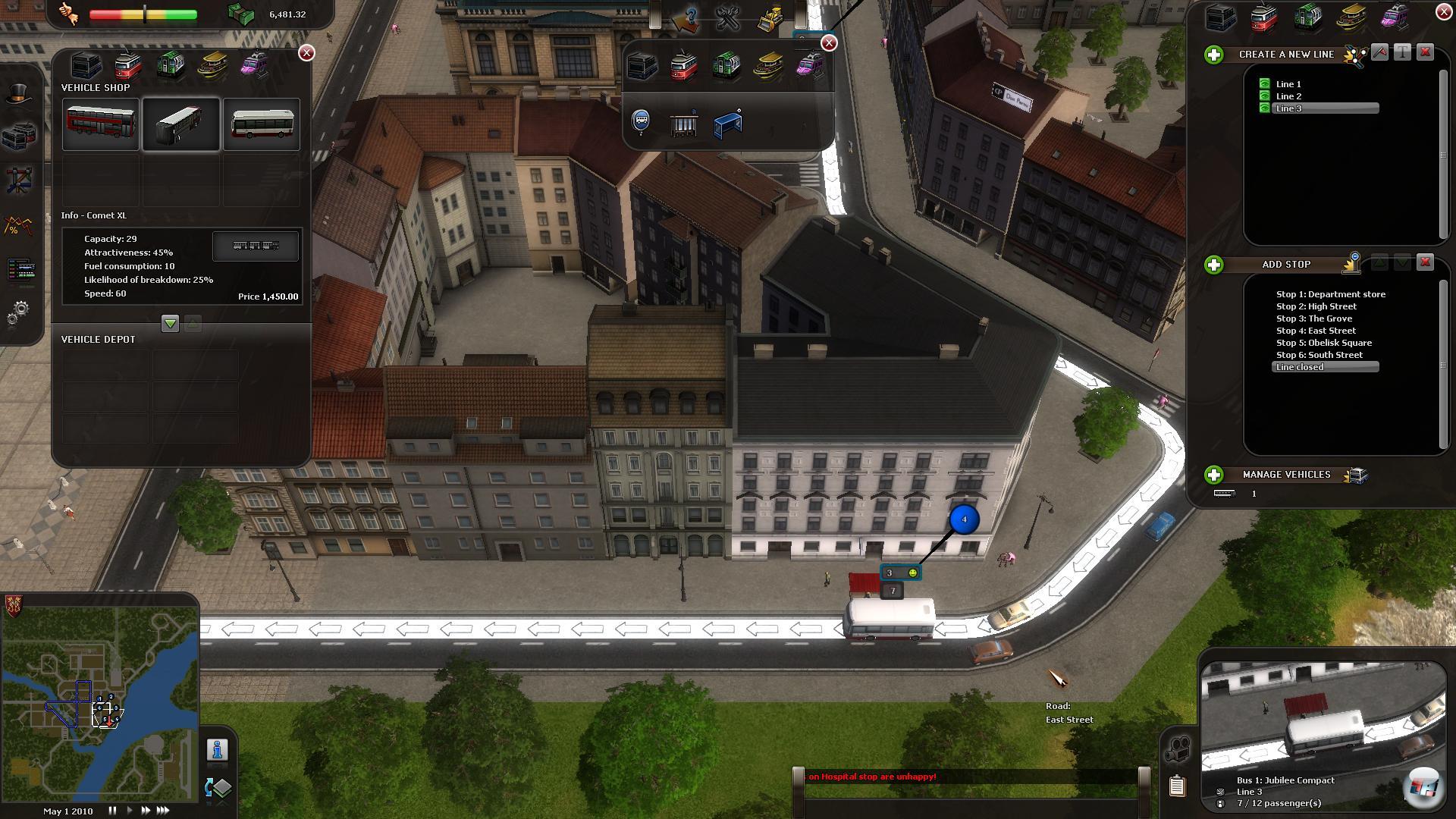This screenshot has width=1456, height=819.
Task: Select Line 2 in the line list
Action: point(1288,96)
